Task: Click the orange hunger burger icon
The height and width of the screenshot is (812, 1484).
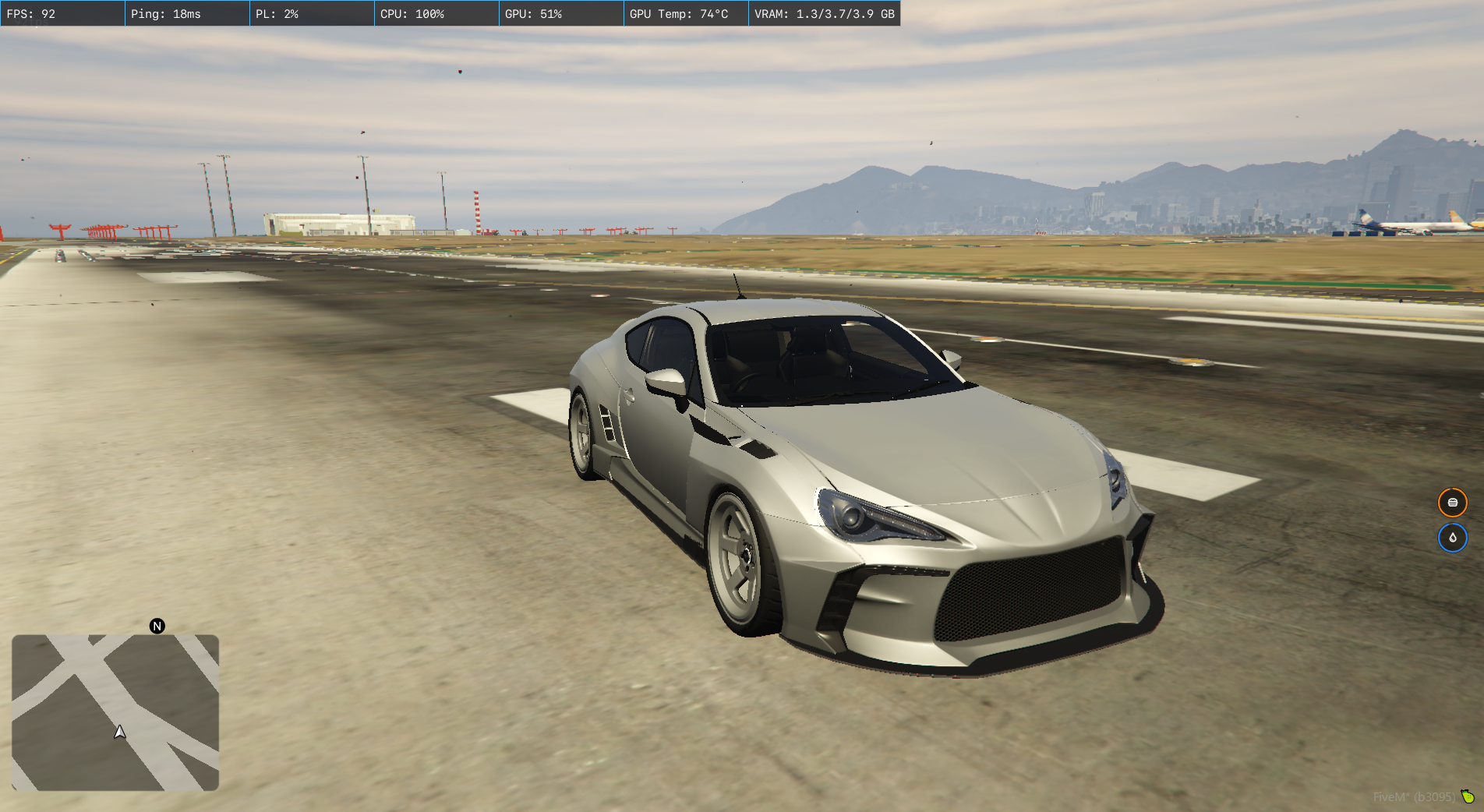Action: point(1452,503)
